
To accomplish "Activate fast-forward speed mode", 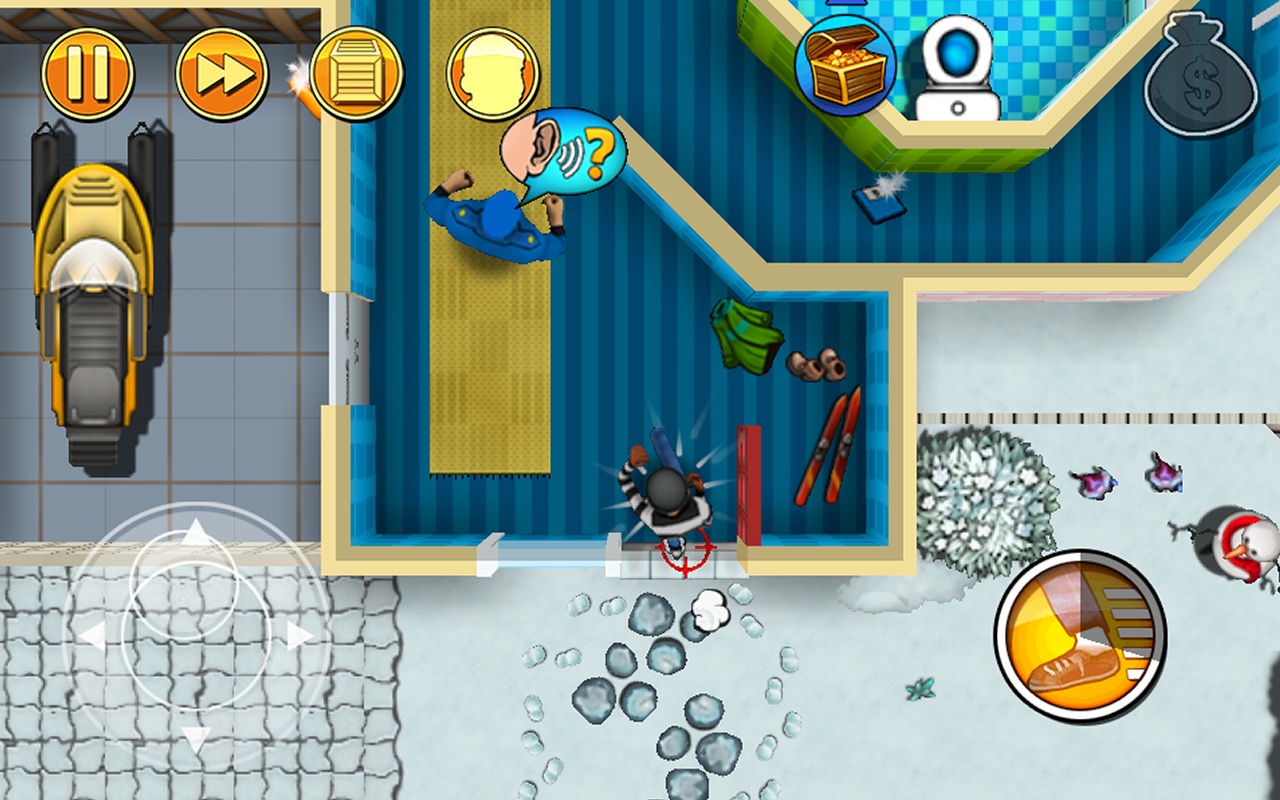I will pos(222,70).
